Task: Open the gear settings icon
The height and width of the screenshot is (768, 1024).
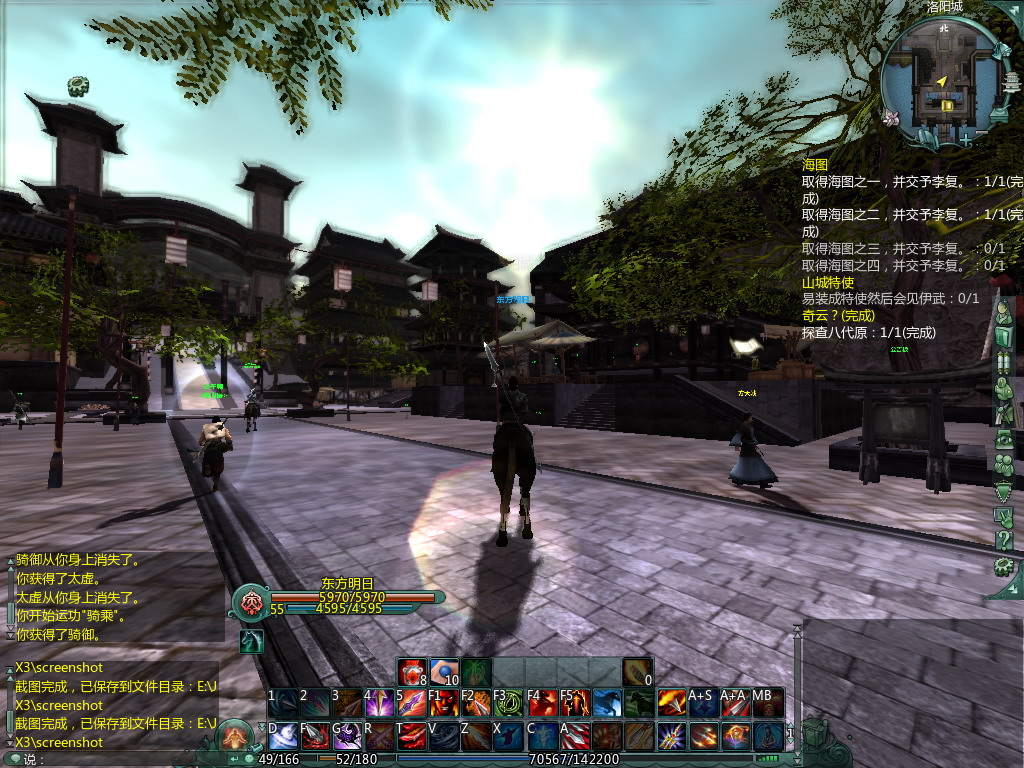Action: coord(1005,567)
